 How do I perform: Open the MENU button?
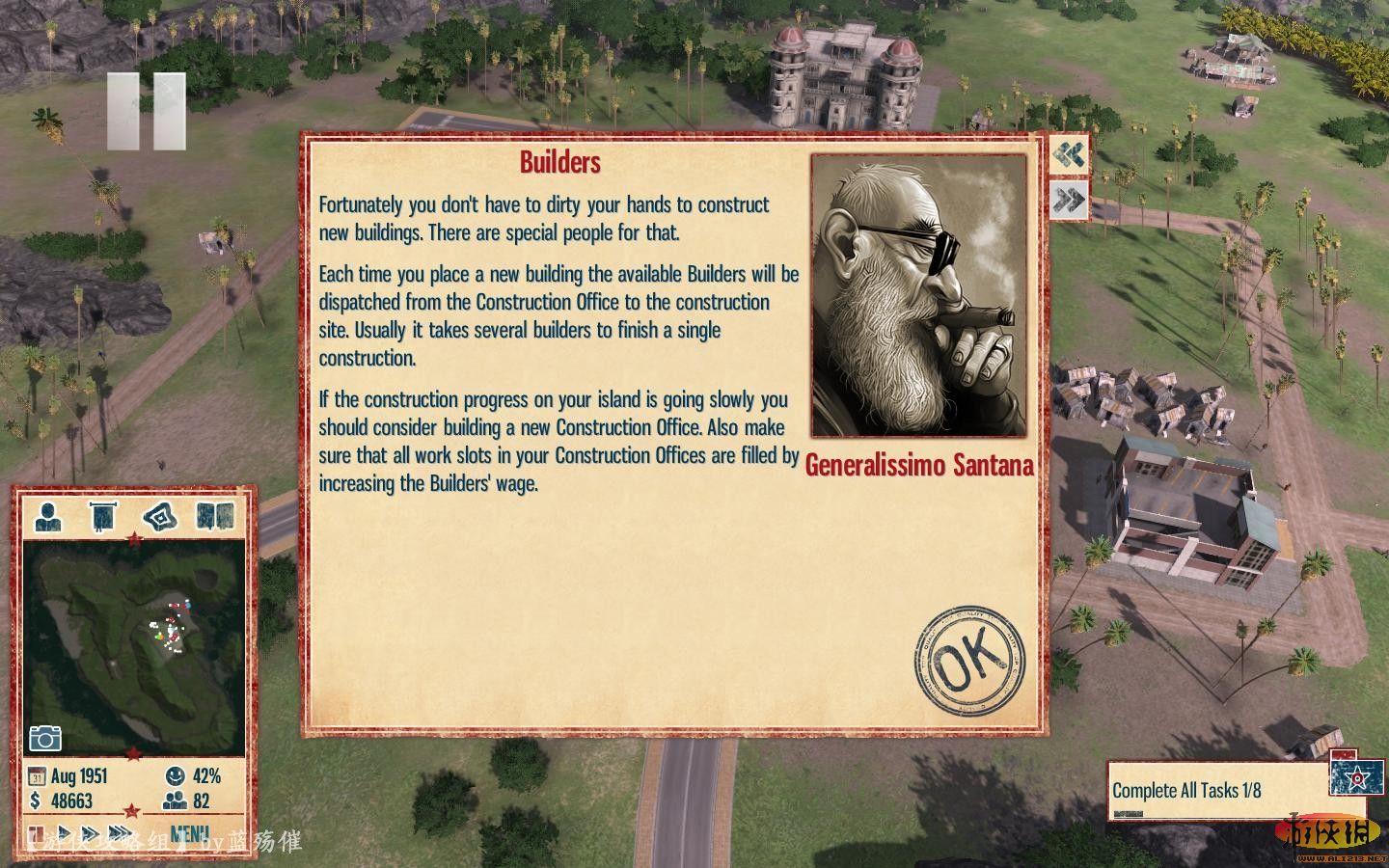189,834
